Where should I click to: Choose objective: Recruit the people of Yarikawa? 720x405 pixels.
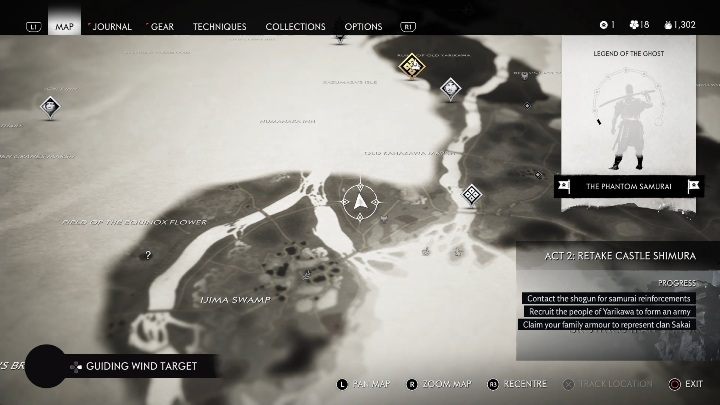coord(609,312)
